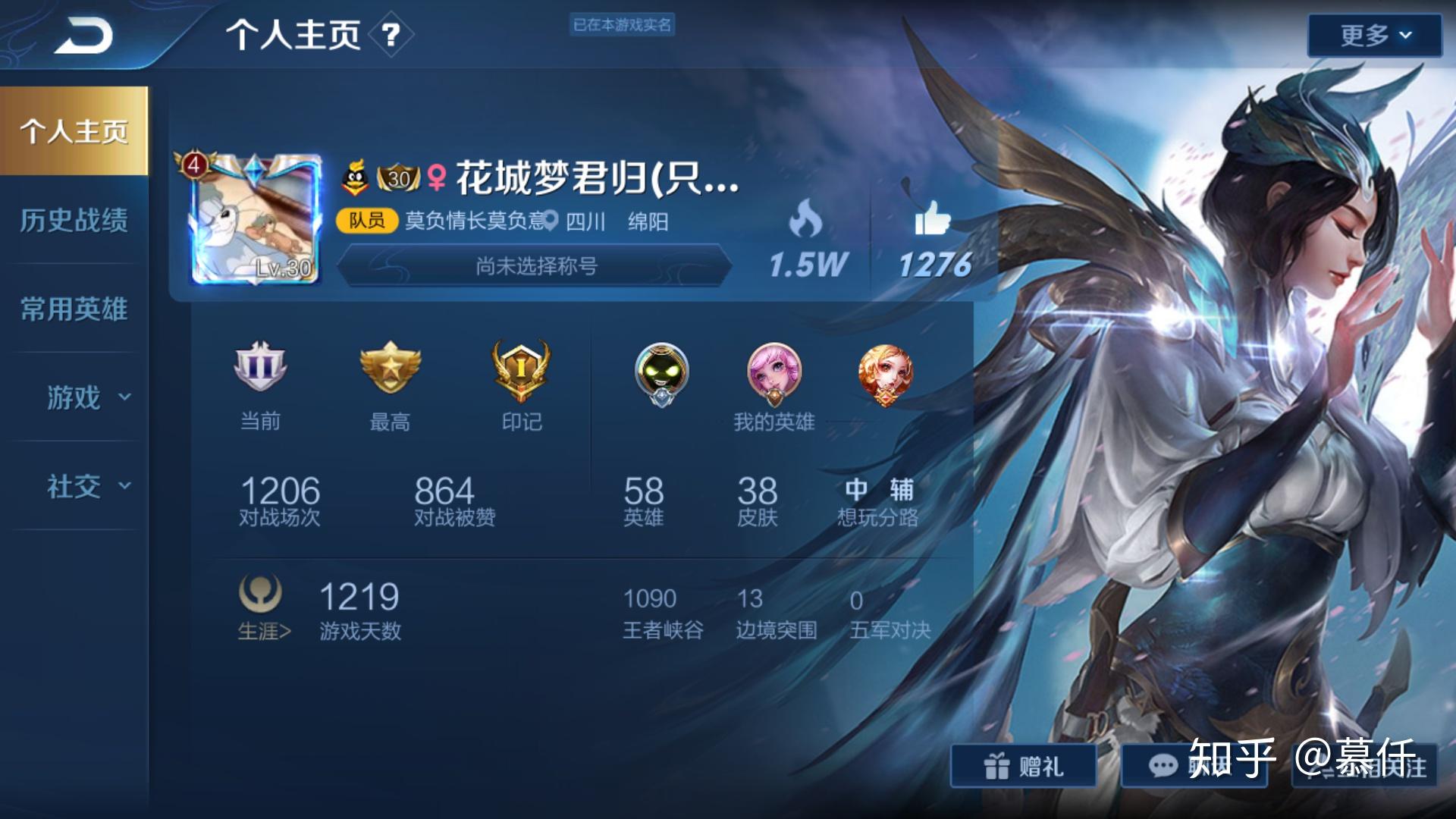
Task: Click the golden-haired hero avatar
Action: [886, 373]
